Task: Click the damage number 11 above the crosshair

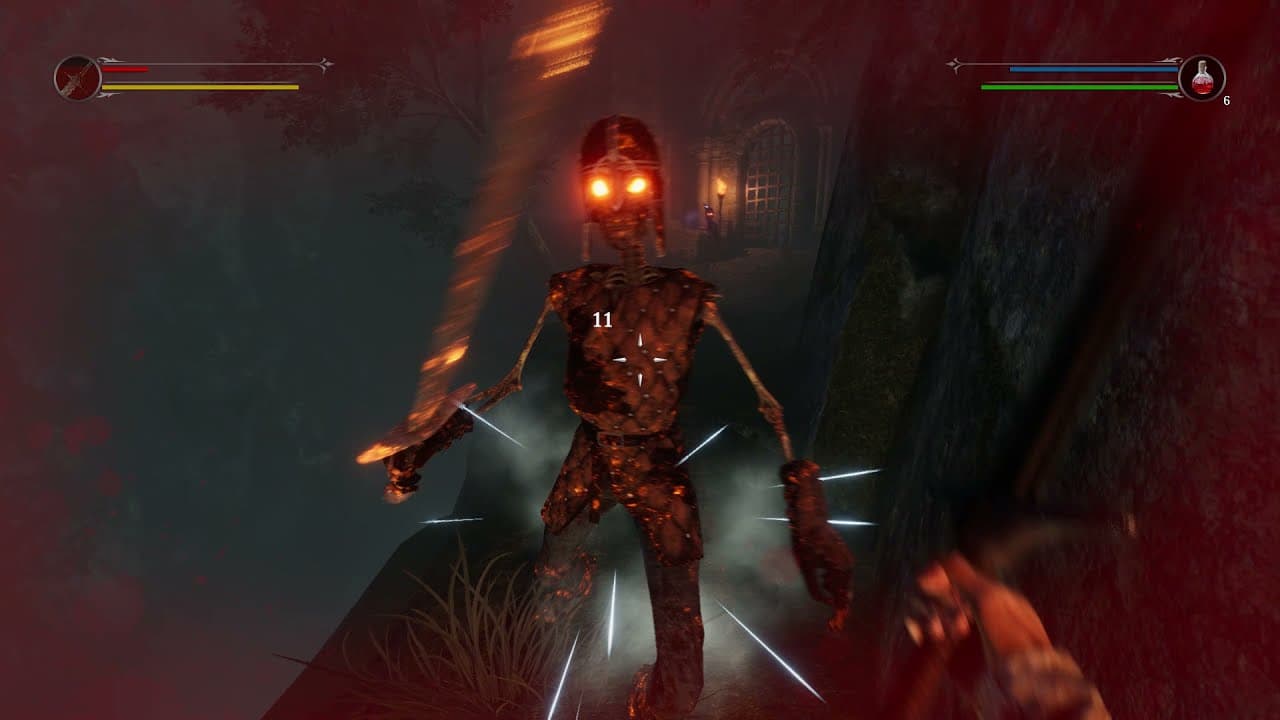Action: [x=602, y=321]
